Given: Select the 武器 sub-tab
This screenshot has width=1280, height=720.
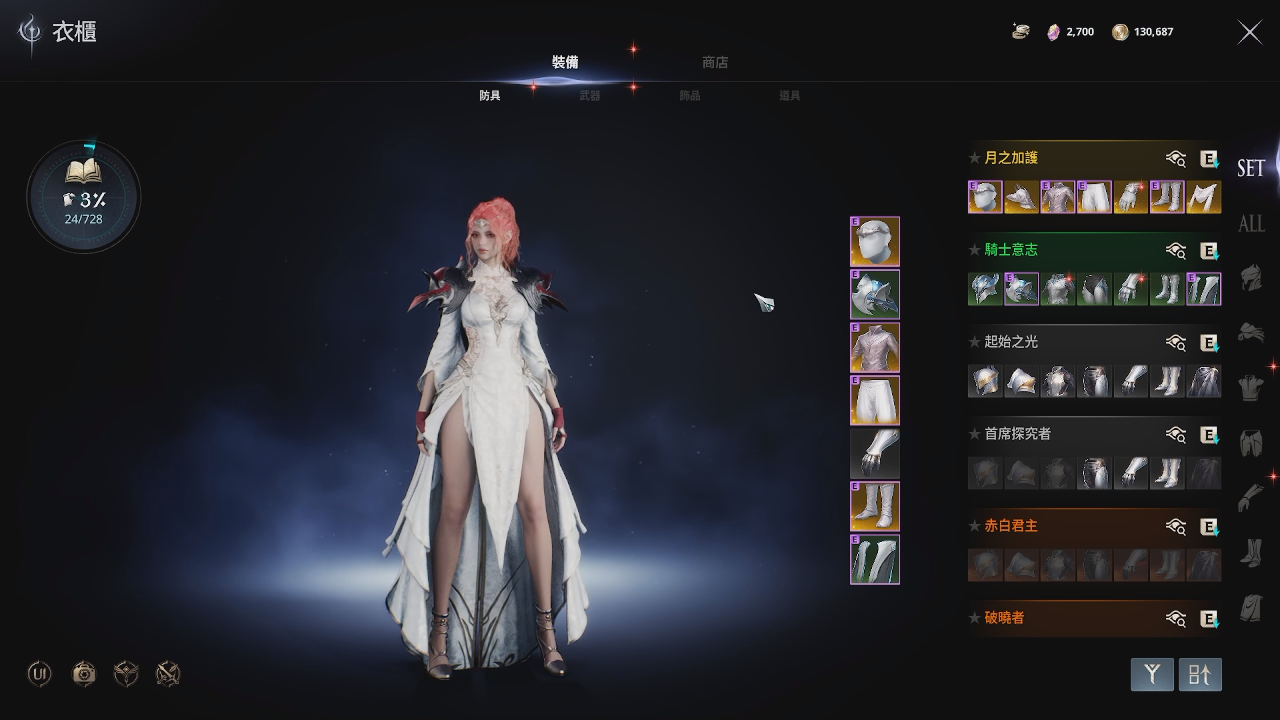Looking at the screenshot, I should click(x=590, y=96).
